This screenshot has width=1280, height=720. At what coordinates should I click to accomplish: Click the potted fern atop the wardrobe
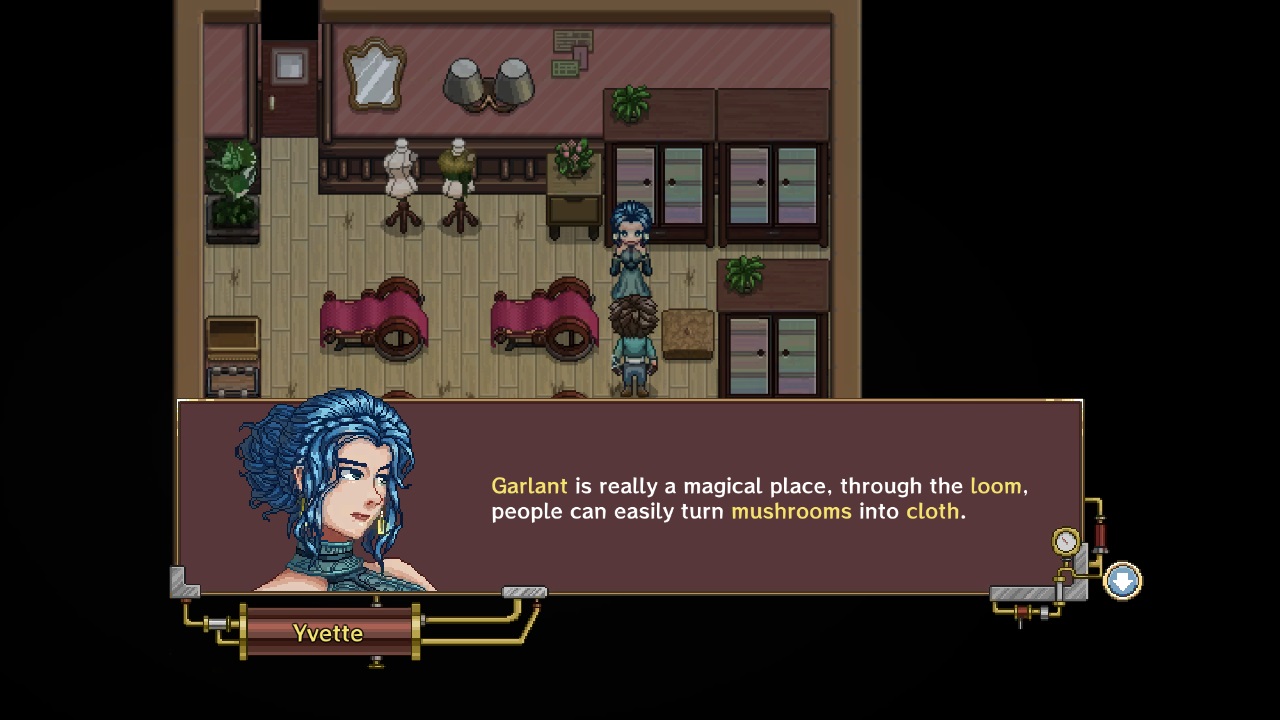[x=631, y=103]
